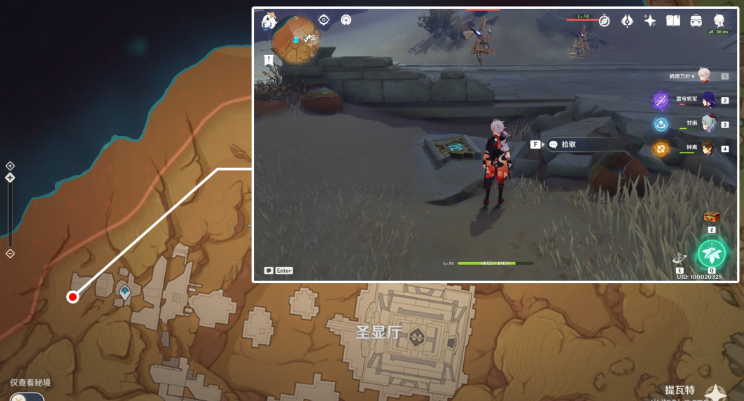Image resolution: width=744 pixels, height=401 pixels.
Task: Open the 提瓦特 region selector star
Action: pyautogui.click(x=716, y=394)
